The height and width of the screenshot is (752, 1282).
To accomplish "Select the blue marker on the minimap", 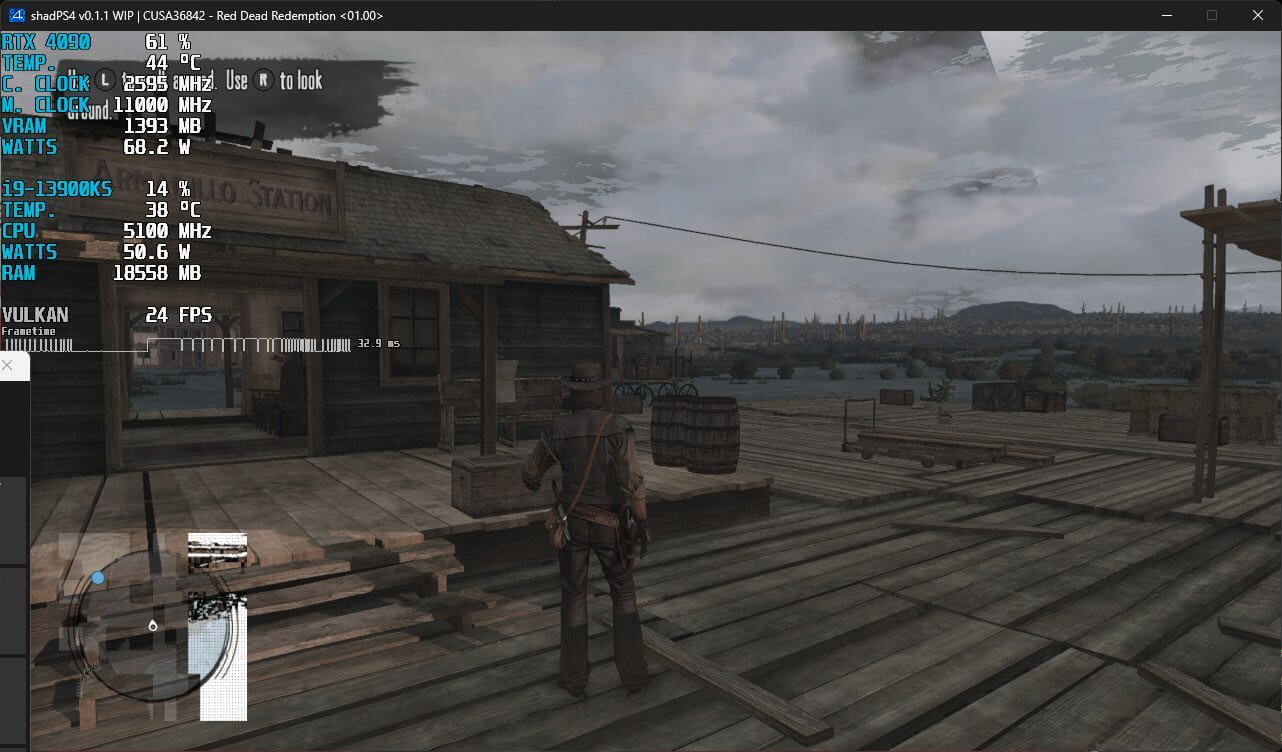I will (98, 578).
